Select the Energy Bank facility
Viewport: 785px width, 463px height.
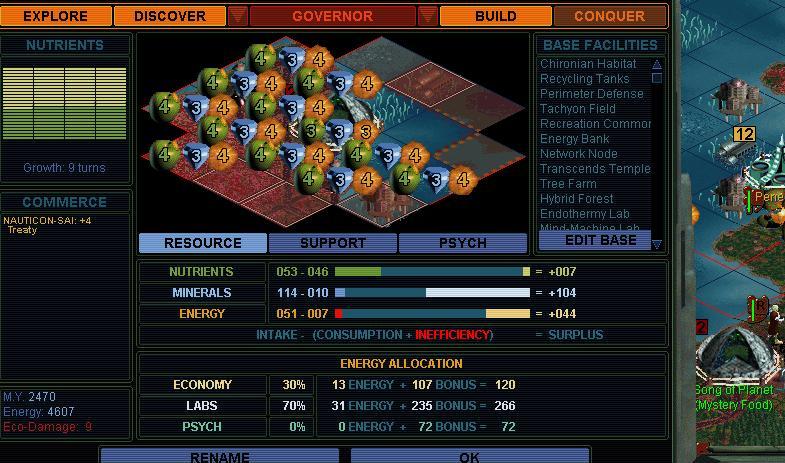tap(574, 139)
